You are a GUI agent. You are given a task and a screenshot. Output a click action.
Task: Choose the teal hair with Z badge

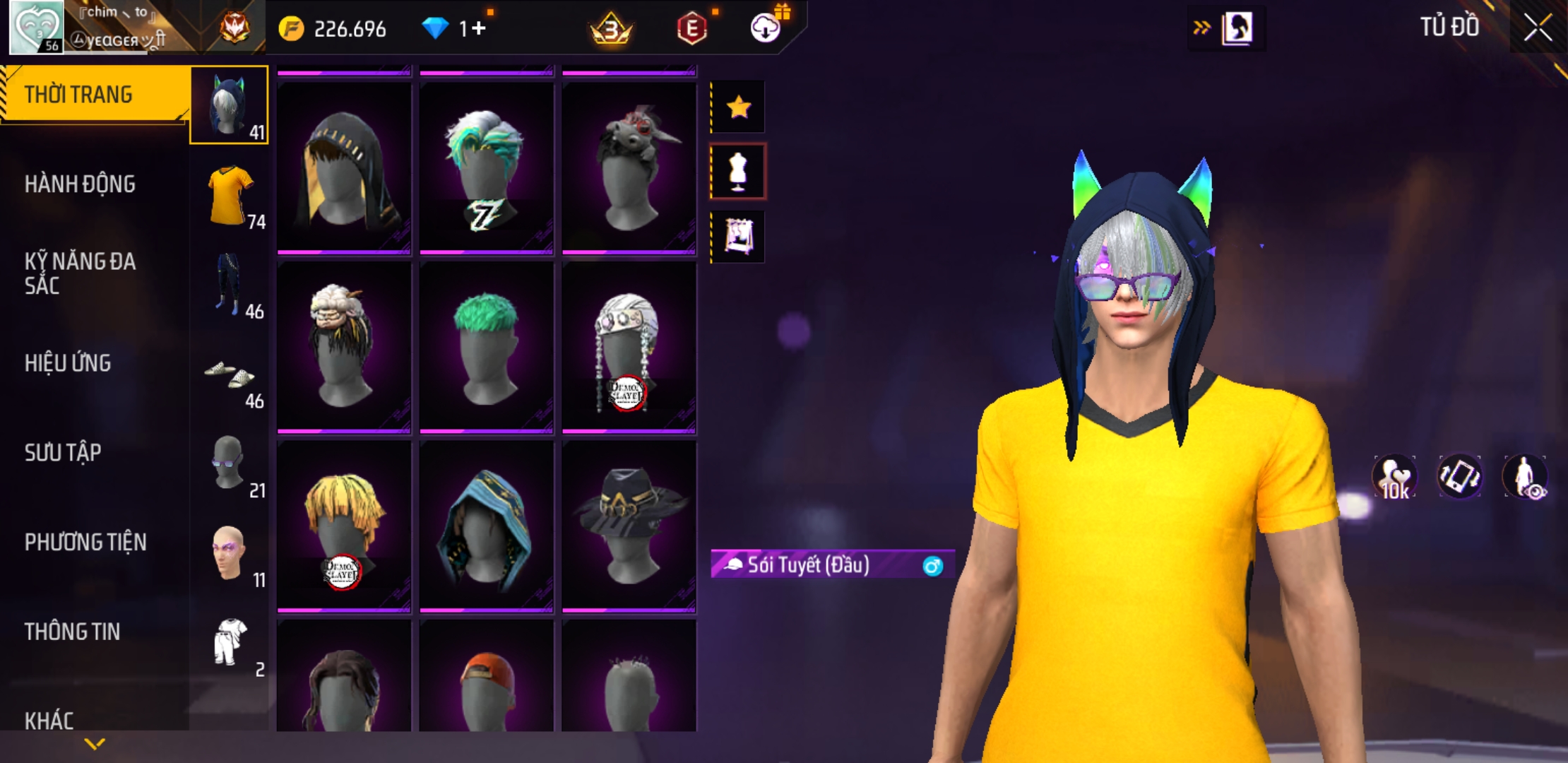[x=486, y=168]
